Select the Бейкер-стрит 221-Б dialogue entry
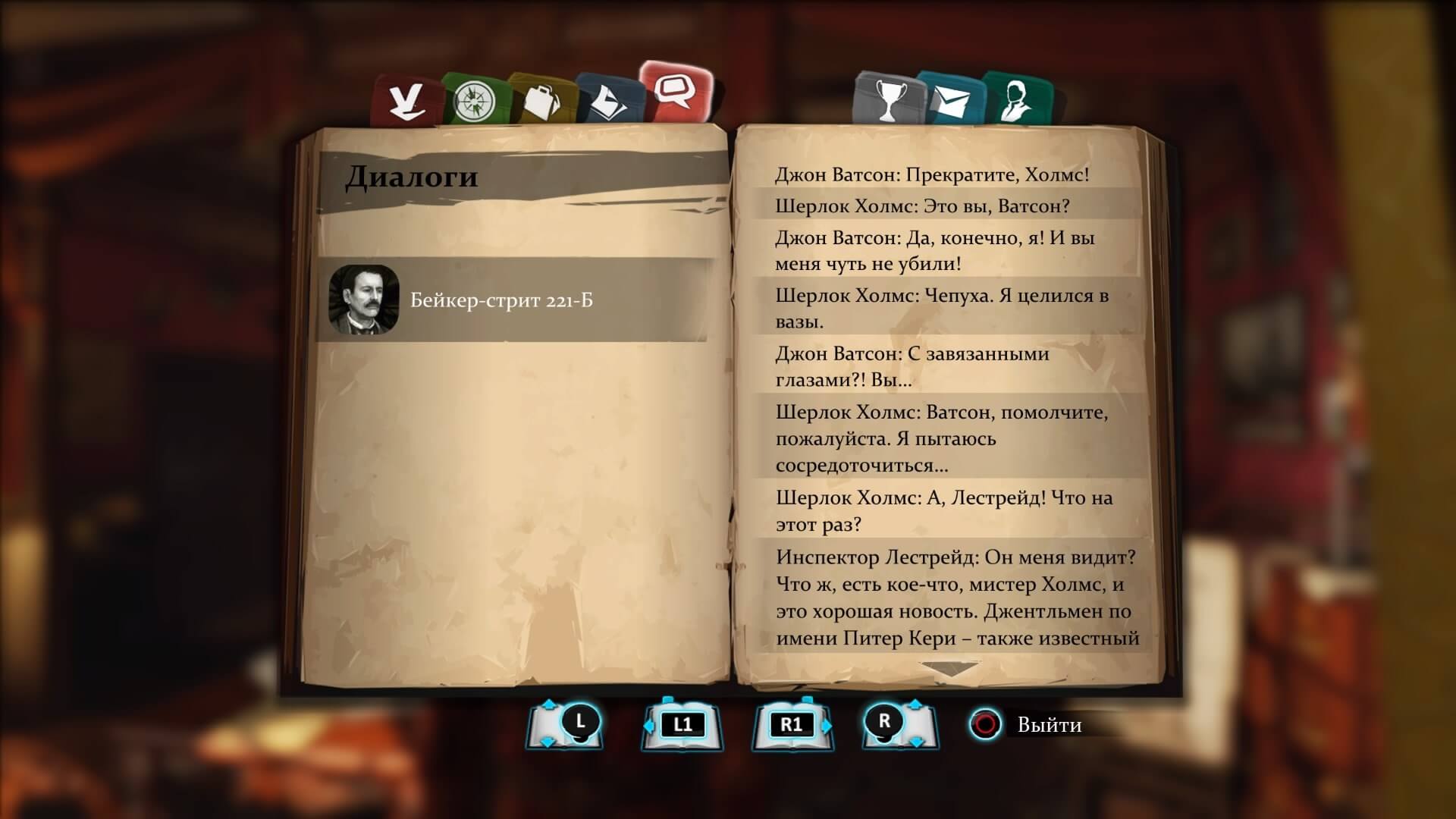This screenshot has width=1456, height=819. 513,300
